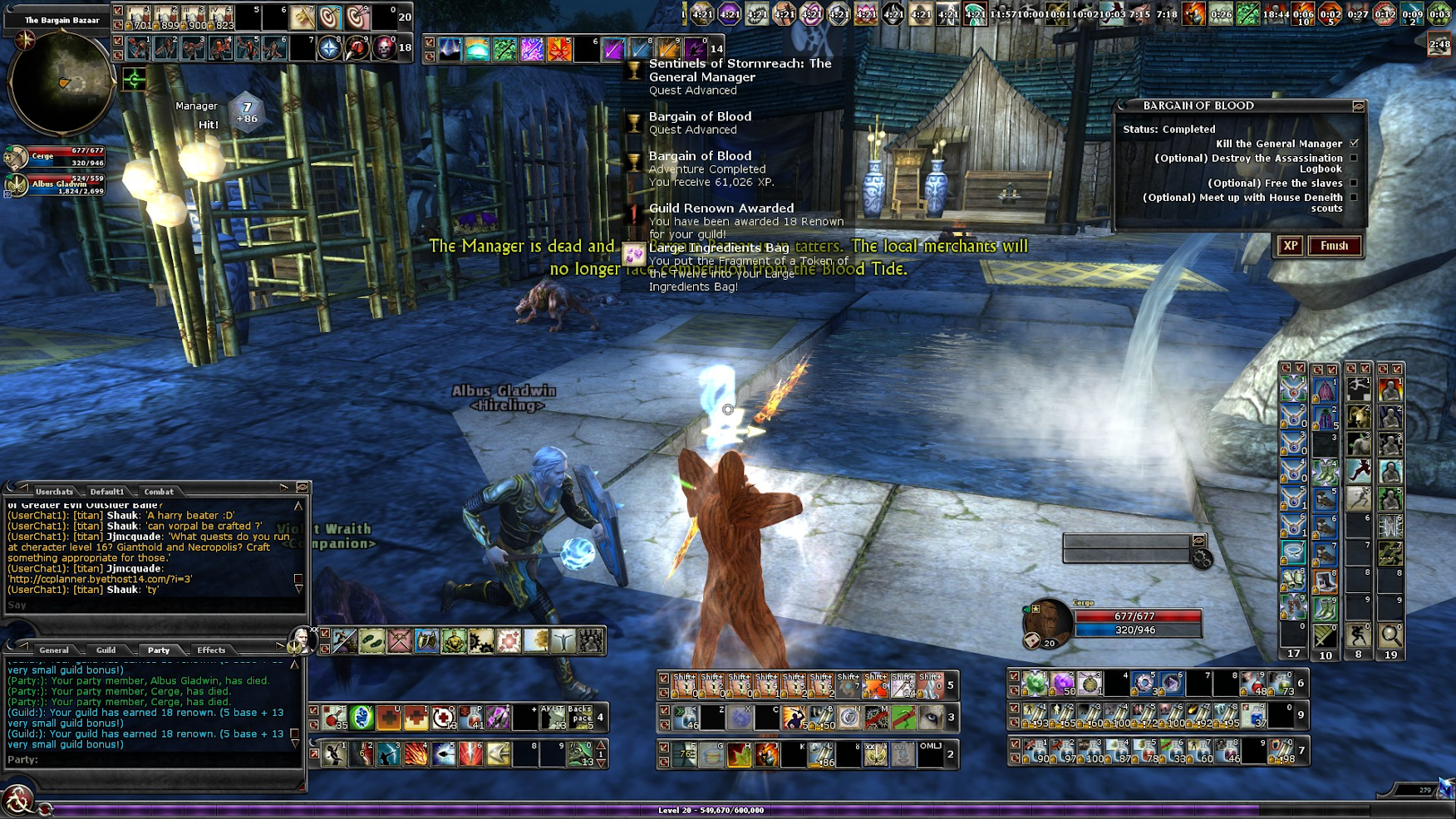The height and width of the screenshot is (819, 1456).
Task: Click the Bargain of Blood trophy notification
Action: 634,123
